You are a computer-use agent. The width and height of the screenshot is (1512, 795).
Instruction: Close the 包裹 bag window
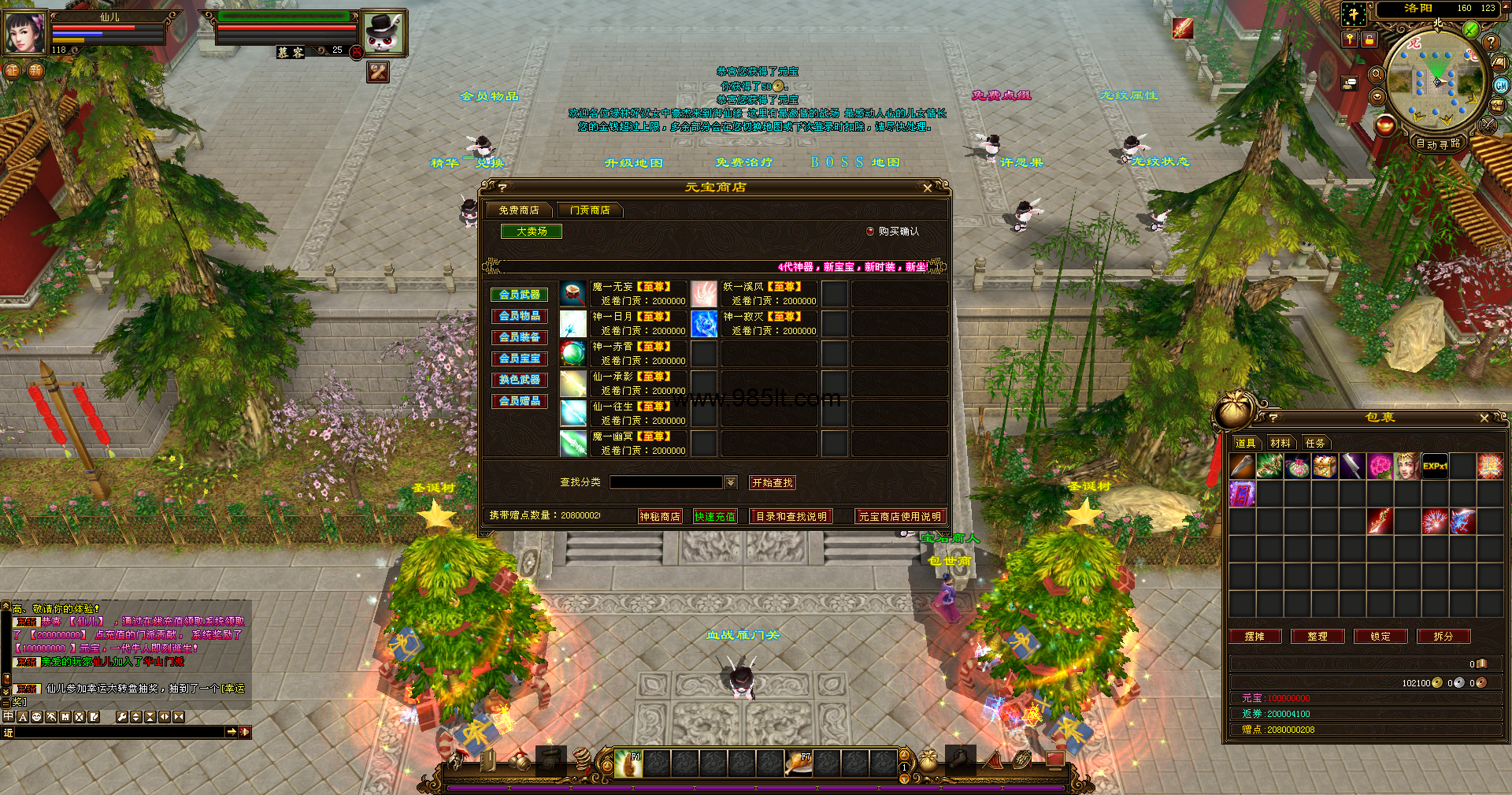tap(1484, 418)
